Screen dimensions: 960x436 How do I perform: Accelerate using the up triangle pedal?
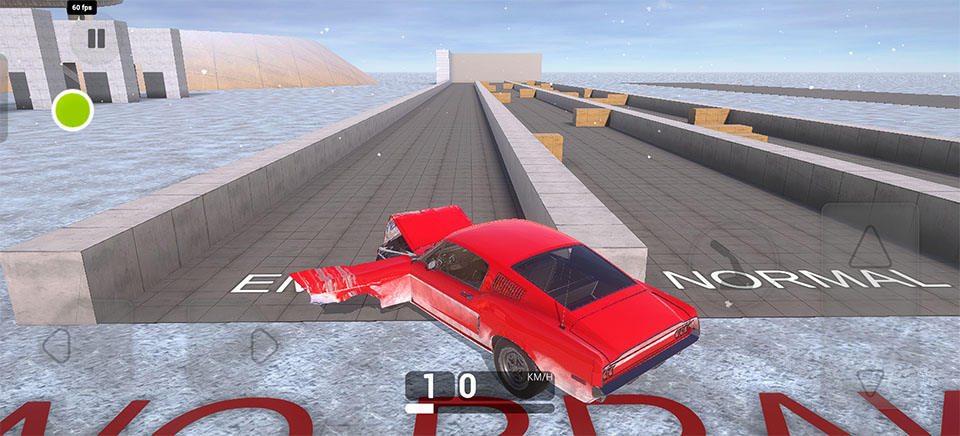tap(870, 246)
